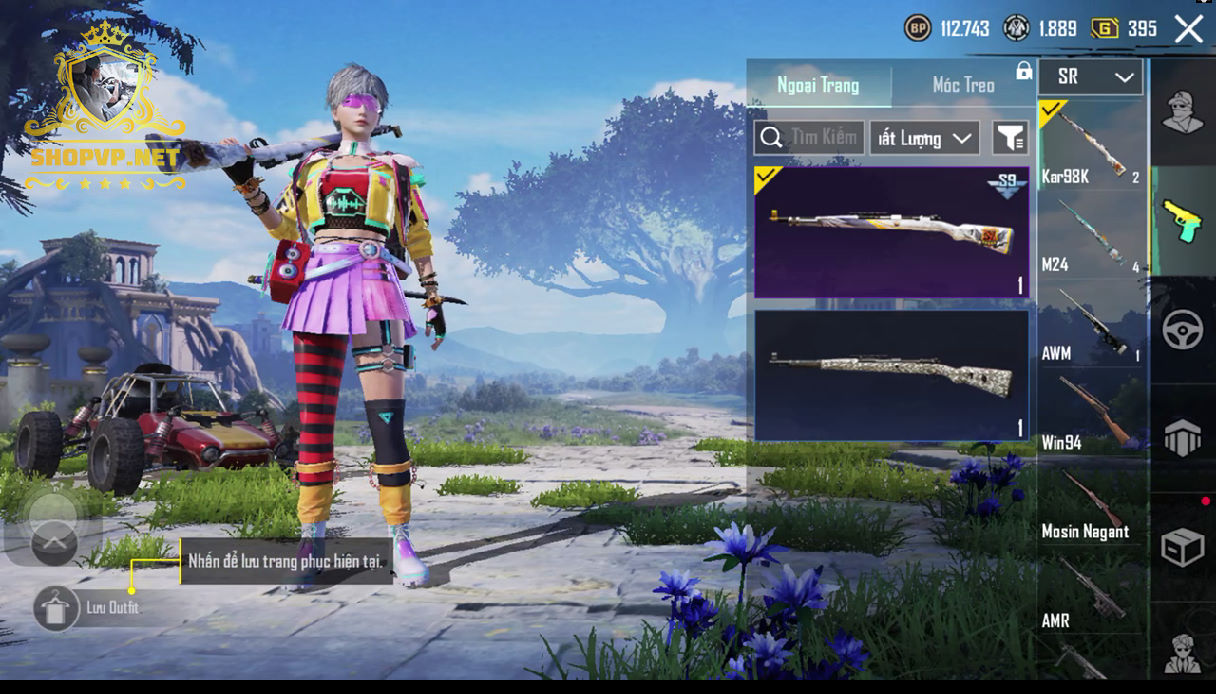This screenshot has height=694, width=1216.
Task: Switch to the Ngoại Trang tab
Action: point(818,85)
